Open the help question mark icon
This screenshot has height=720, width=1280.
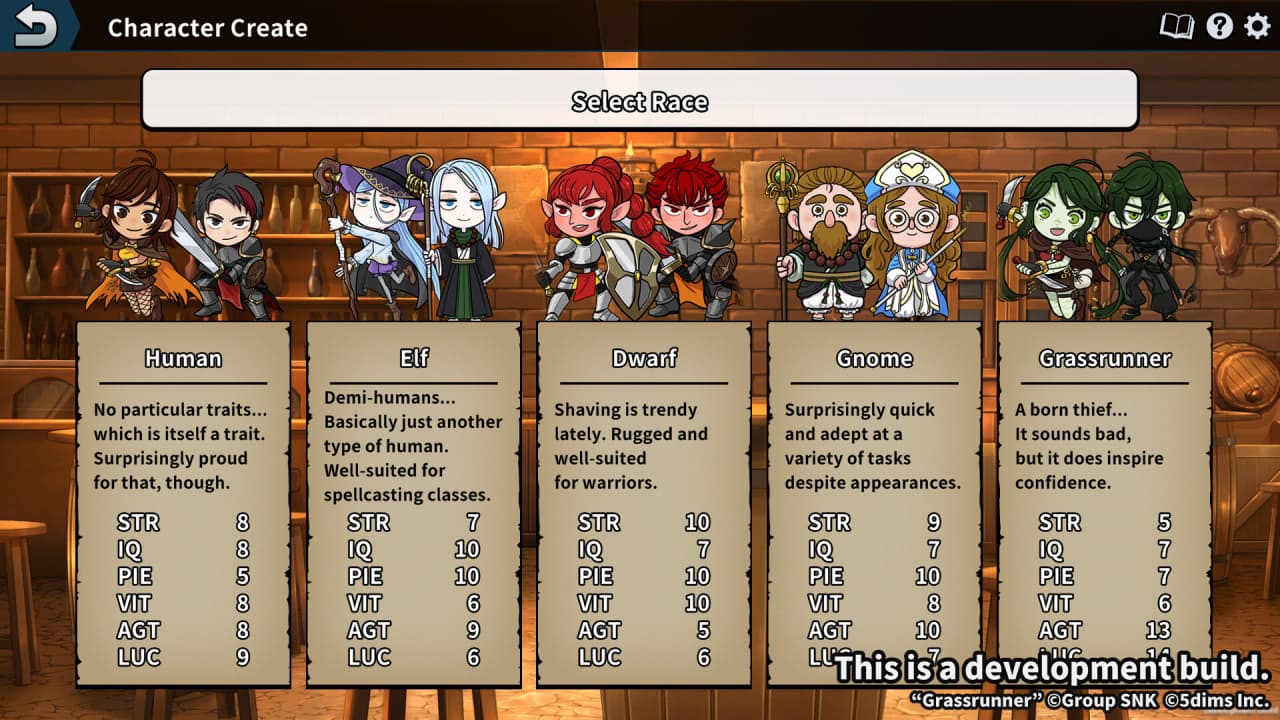pyautogui.click(x=1219, y=26)
